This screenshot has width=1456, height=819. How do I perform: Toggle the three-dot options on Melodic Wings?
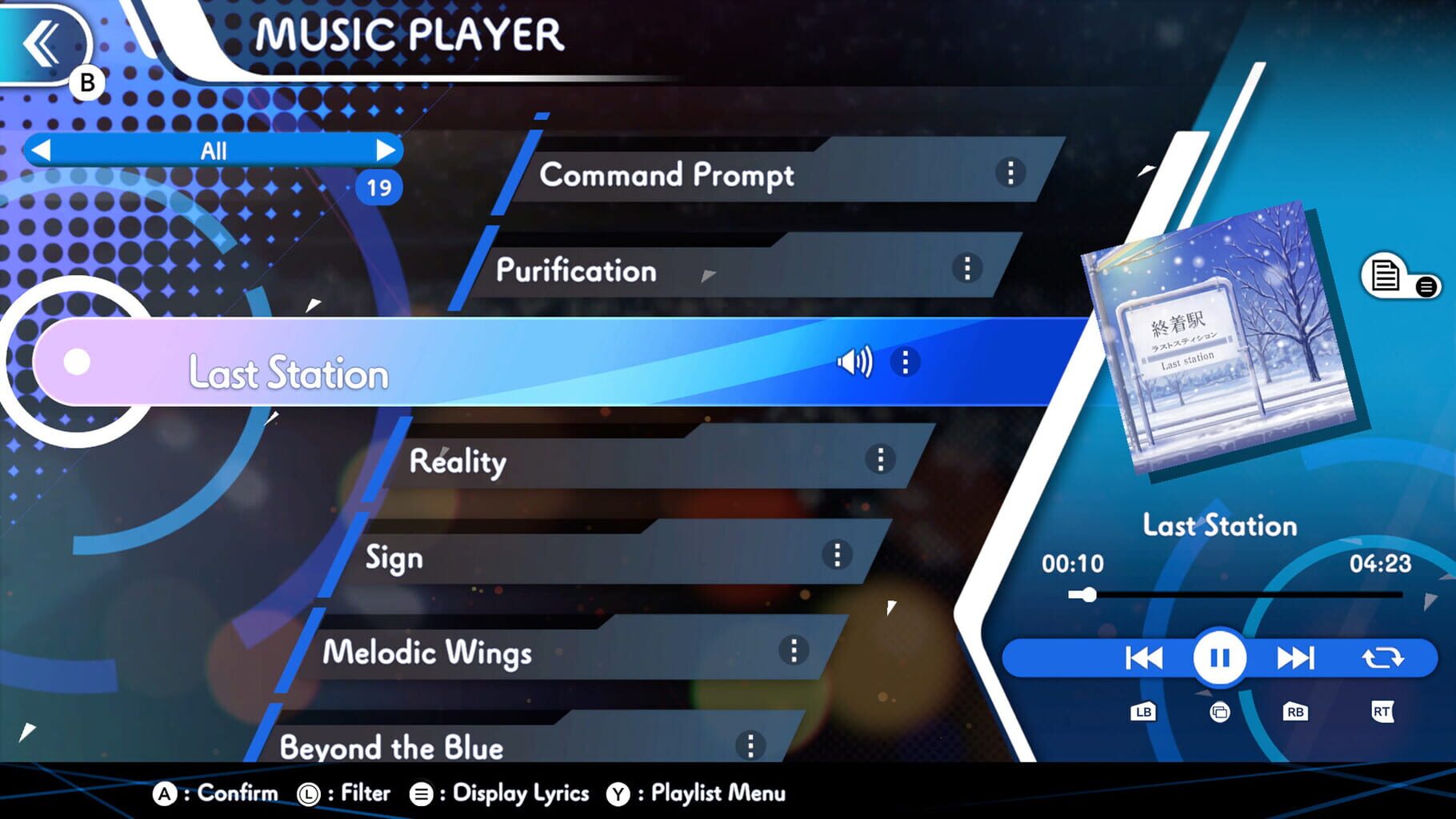[793, 651]
